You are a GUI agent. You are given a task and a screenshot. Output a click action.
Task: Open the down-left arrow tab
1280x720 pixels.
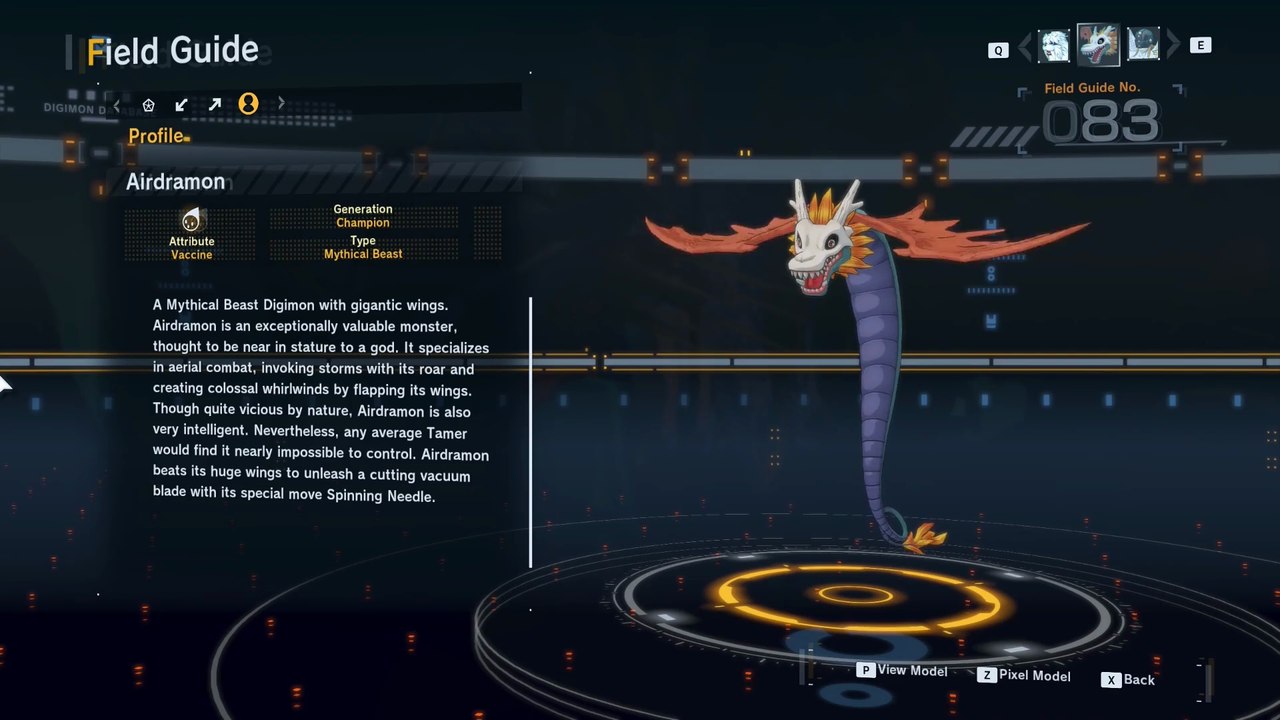click(181, 104)
